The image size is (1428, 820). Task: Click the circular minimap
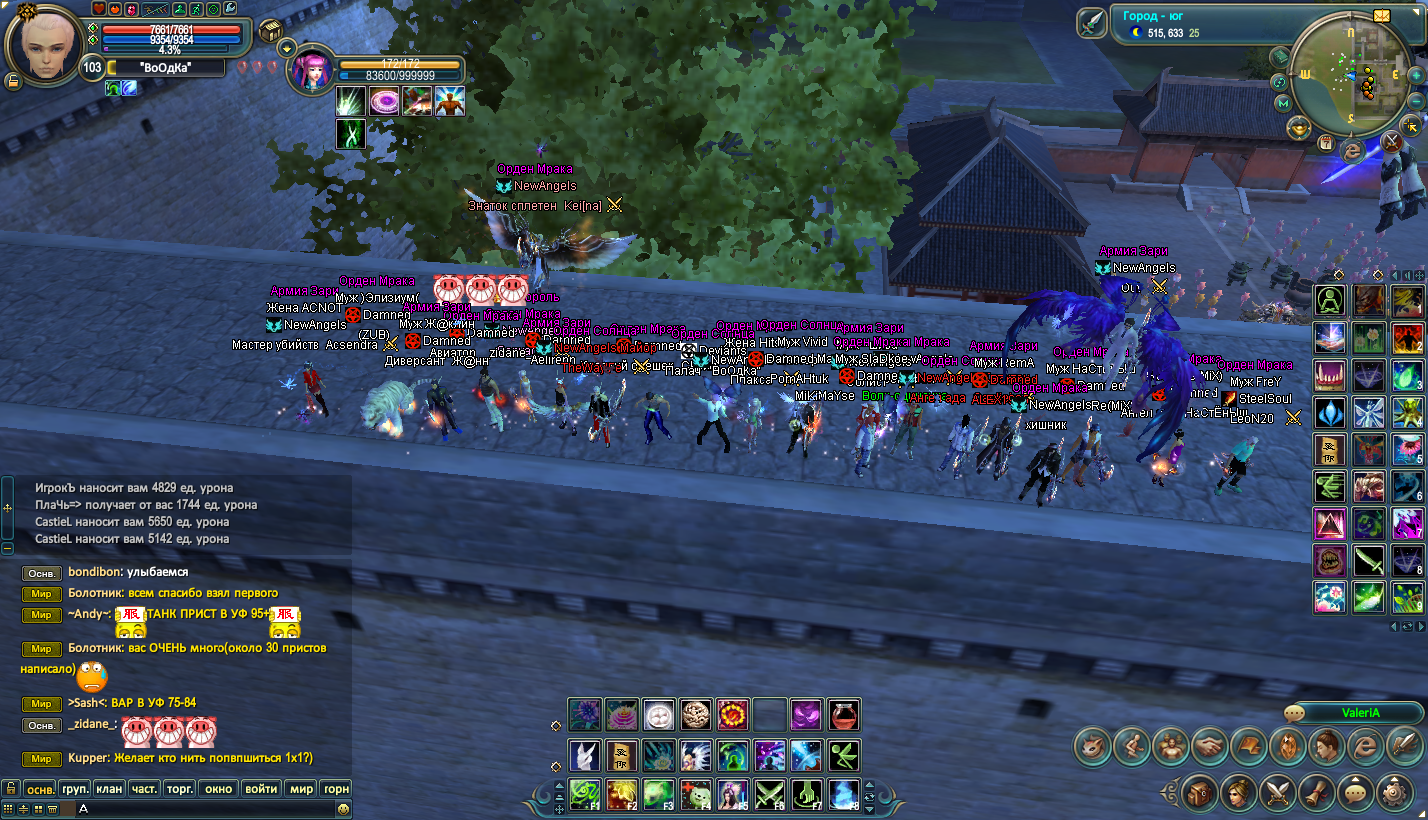coord(1350,78)
